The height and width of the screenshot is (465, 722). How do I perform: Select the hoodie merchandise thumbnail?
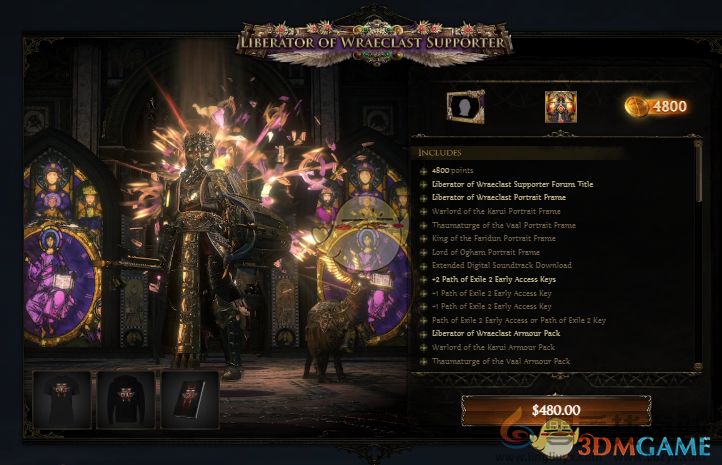pos(126,399)
